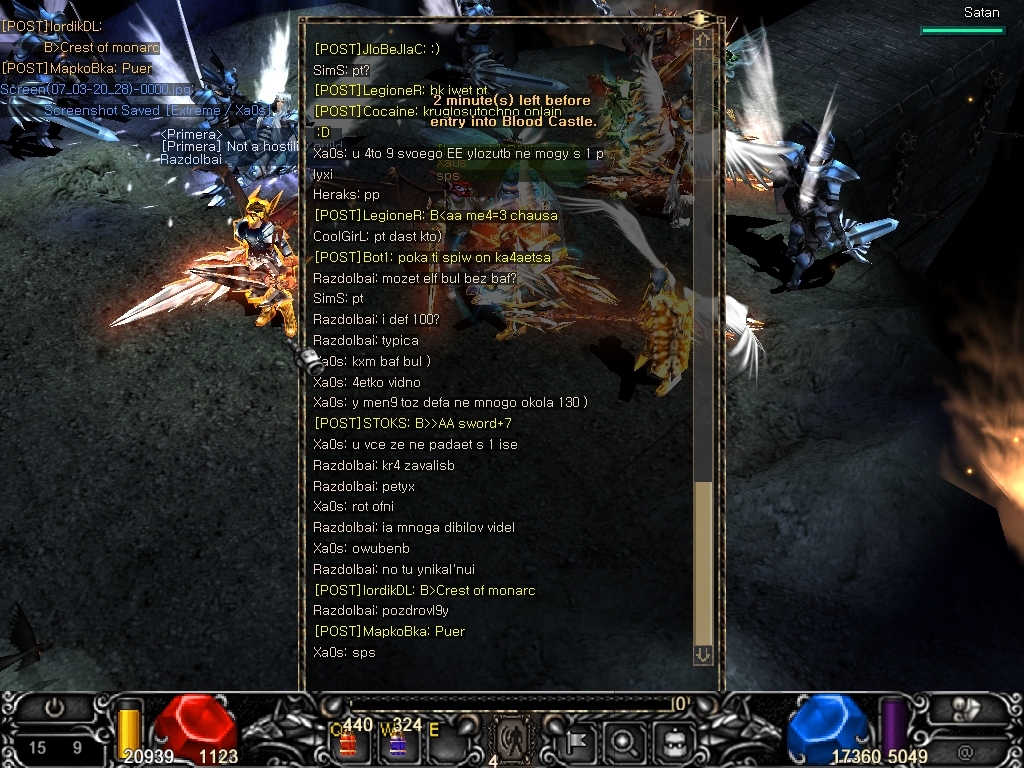The image size is (1024, 768).
Task: Open the robot face helper button
Action: [669, 741]
